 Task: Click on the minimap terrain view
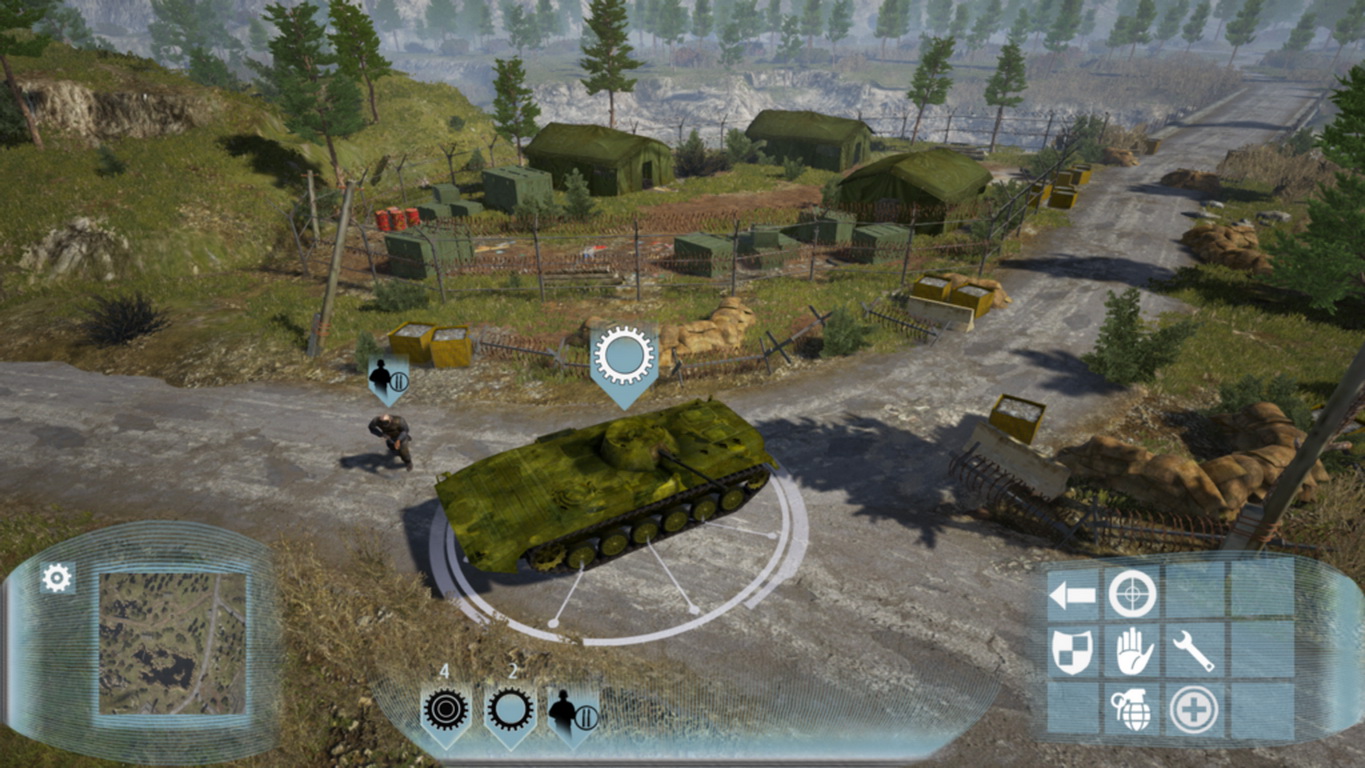pos(172,643)
